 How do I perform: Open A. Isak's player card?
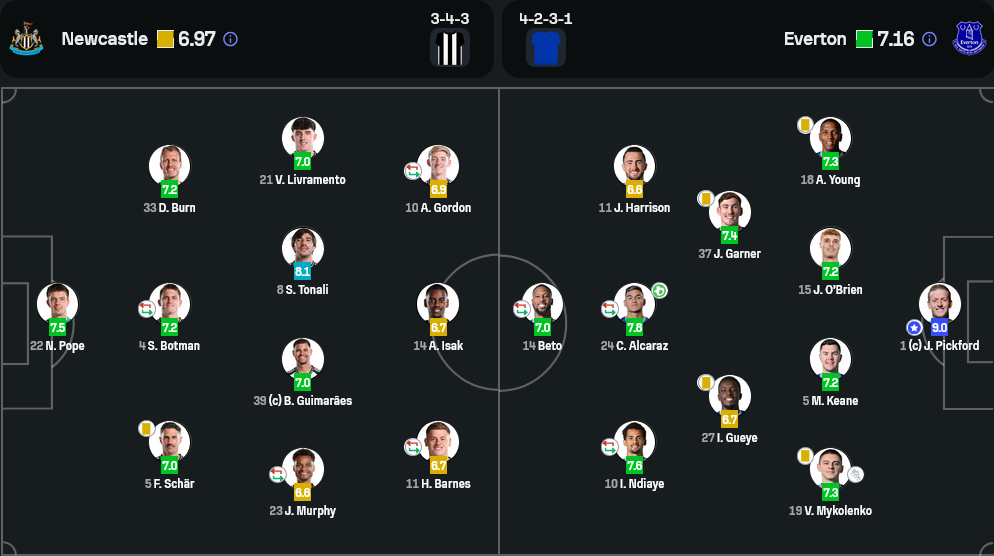pos(438,304)
